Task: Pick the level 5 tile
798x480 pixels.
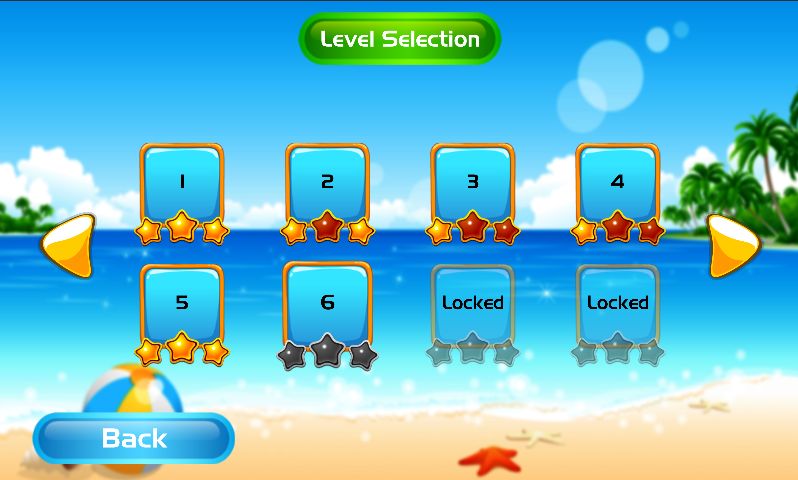Action: coord(181,303)
